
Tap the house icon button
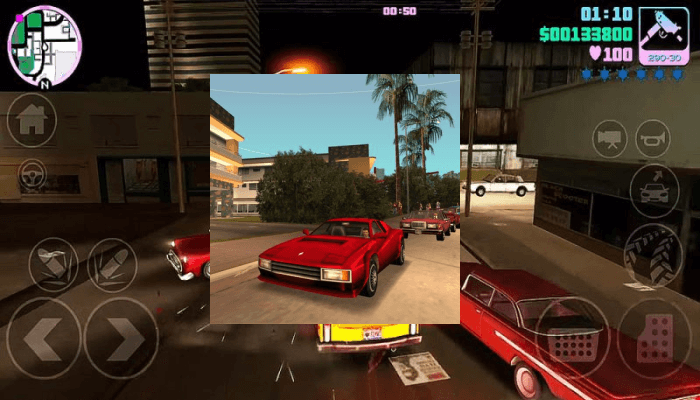(x=32, y=120)
